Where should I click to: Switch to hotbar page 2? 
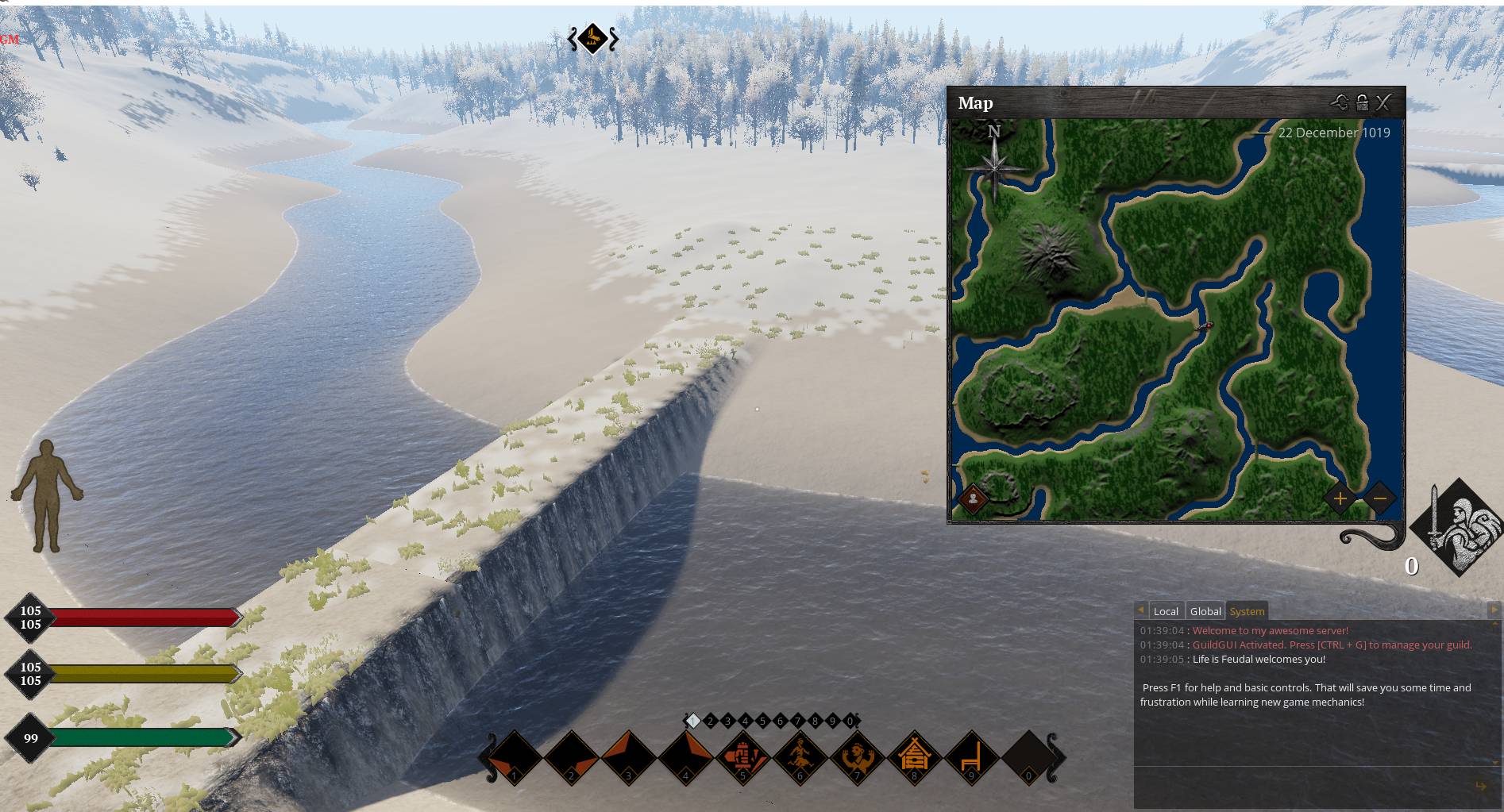710,721
